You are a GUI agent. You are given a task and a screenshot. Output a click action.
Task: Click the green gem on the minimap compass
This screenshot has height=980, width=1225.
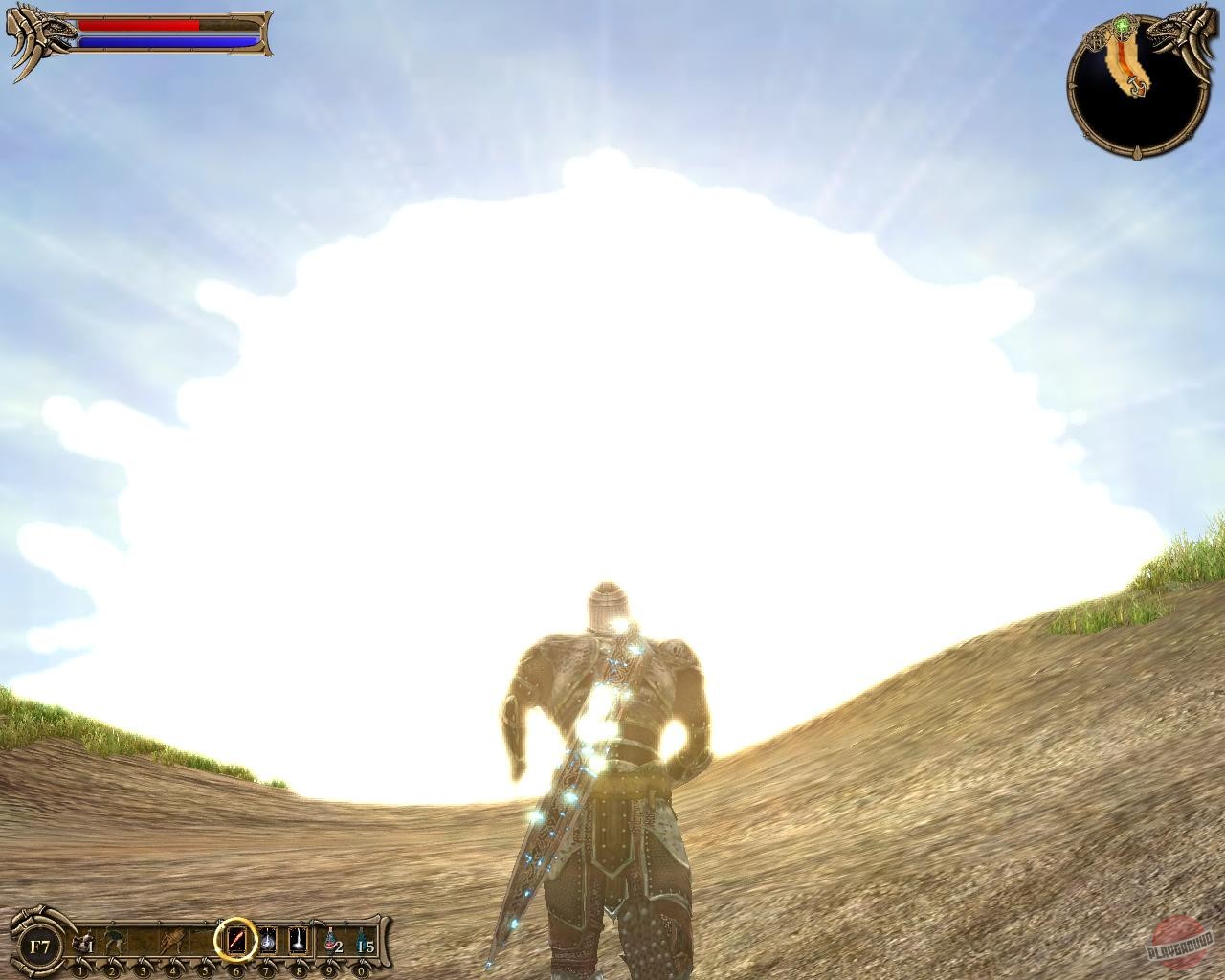click(x=1122, y=26)
